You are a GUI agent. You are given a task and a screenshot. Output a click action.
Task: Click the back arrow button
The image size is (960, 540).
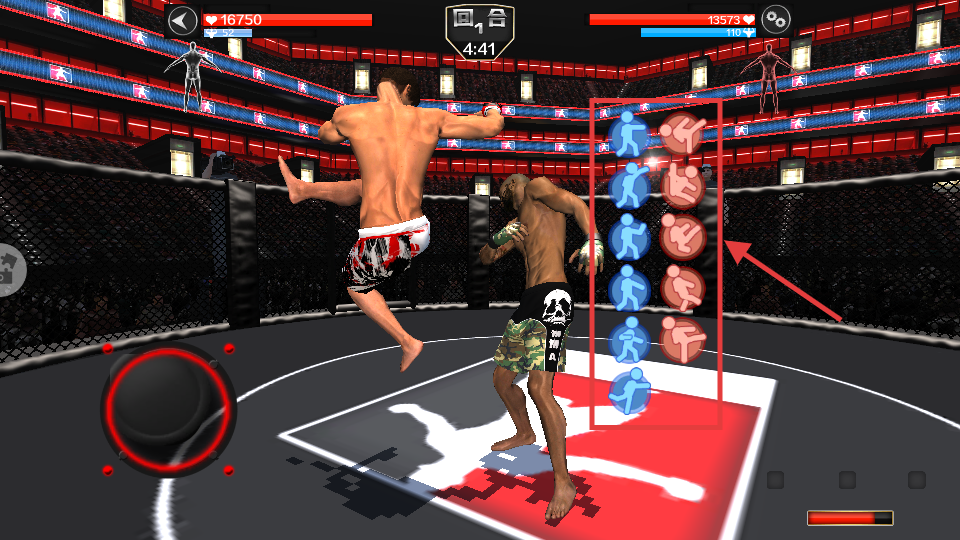[x=182, y=21]
